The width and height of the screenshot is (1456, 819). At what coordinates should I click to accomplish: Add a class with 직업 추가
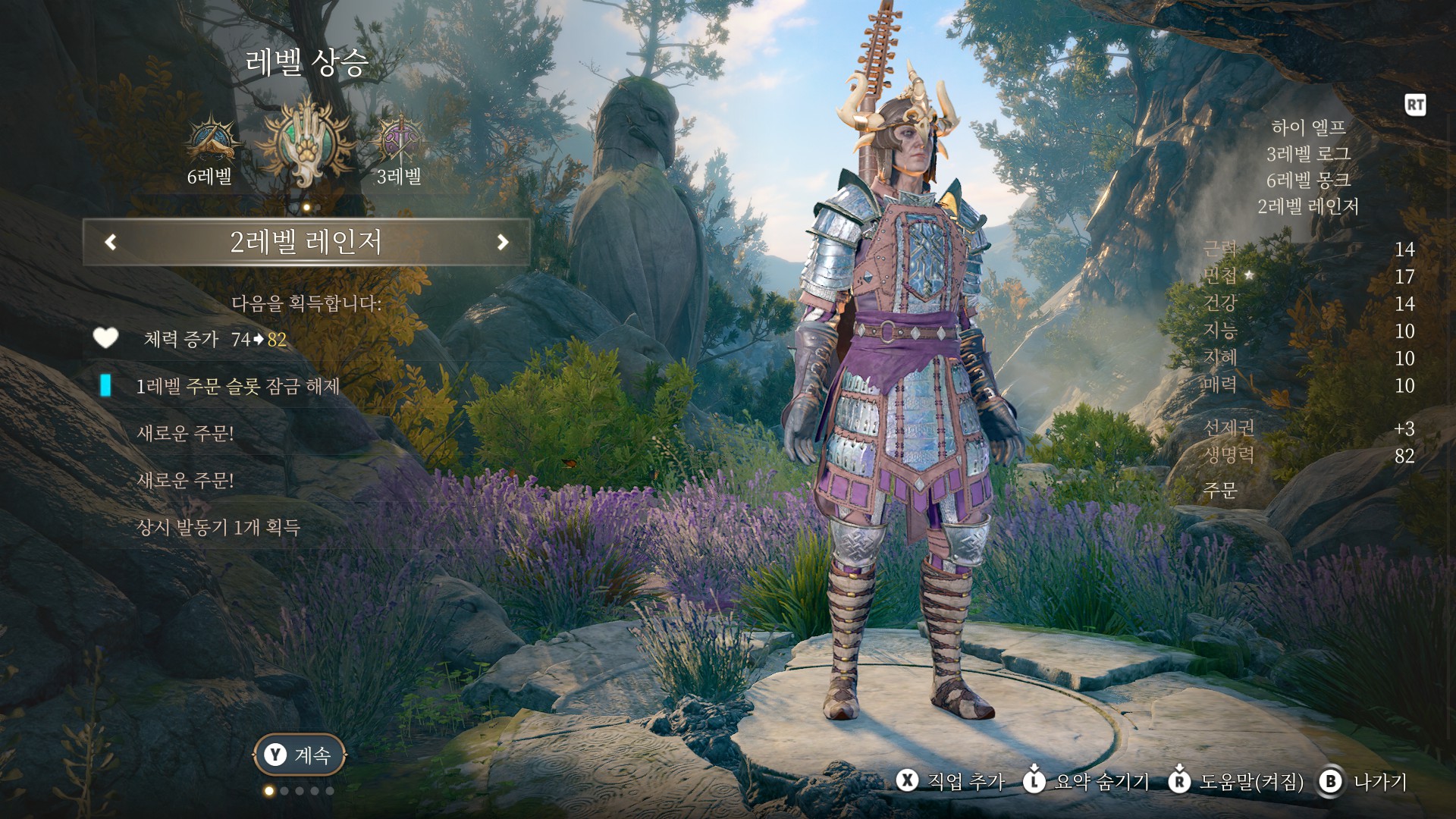click(951, 781)
